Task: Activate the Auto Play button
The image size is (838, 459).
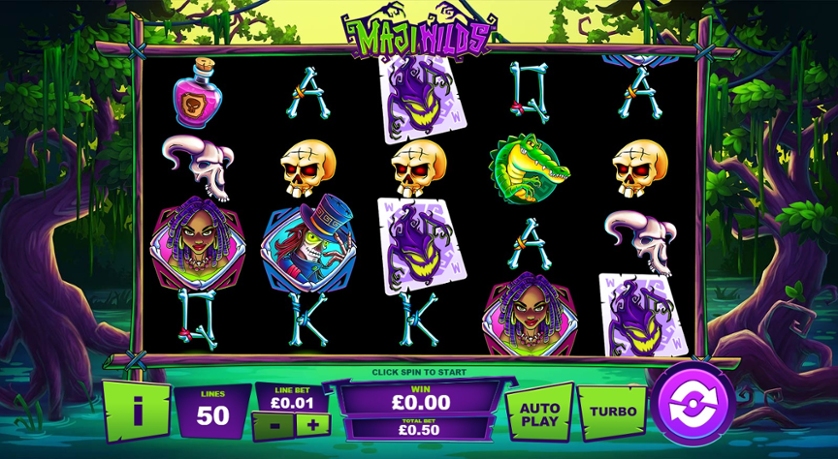Action: tap(538, 411)
